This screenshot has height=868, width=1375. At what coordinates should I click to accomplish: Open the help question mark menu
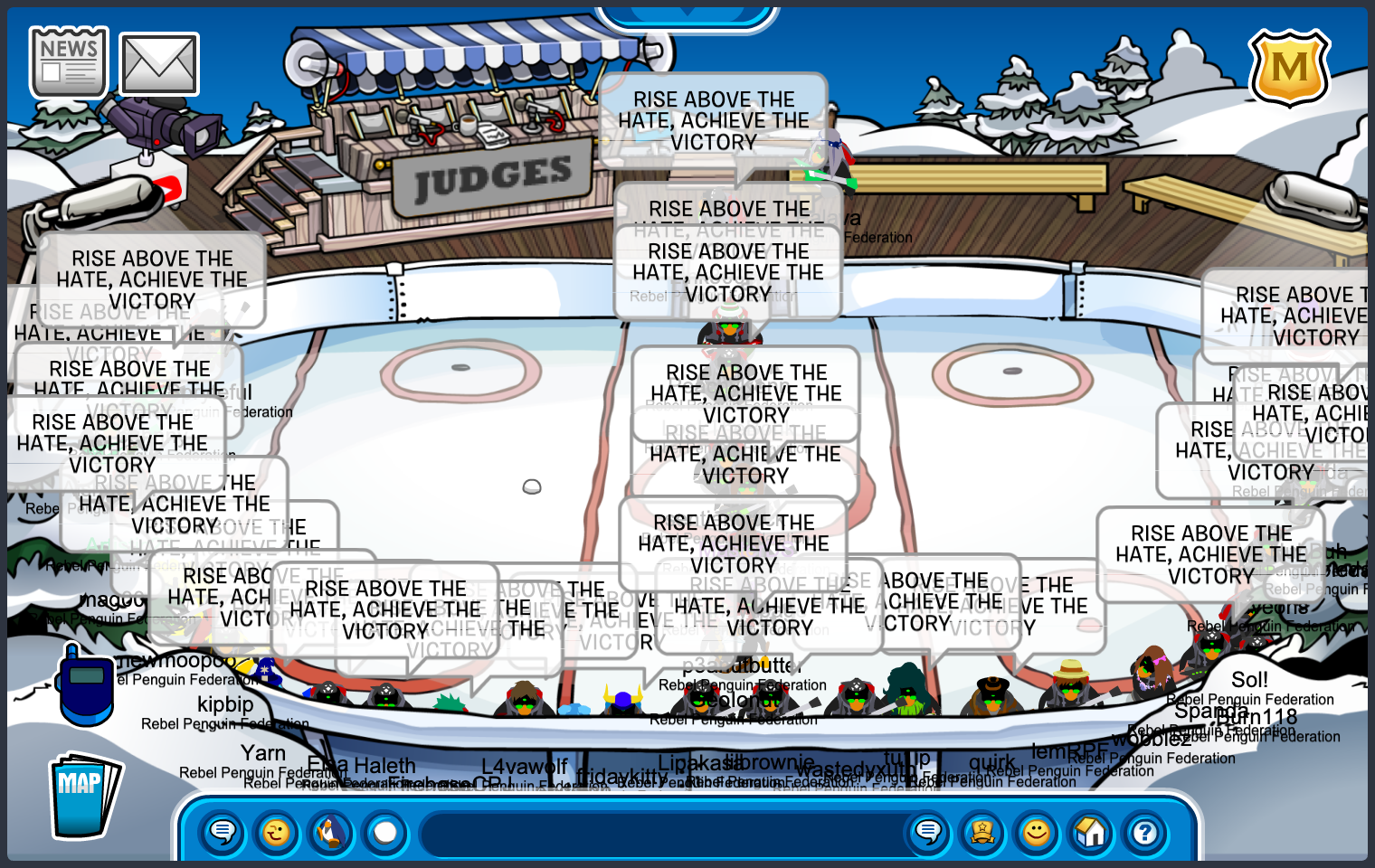click(1145, 832)
